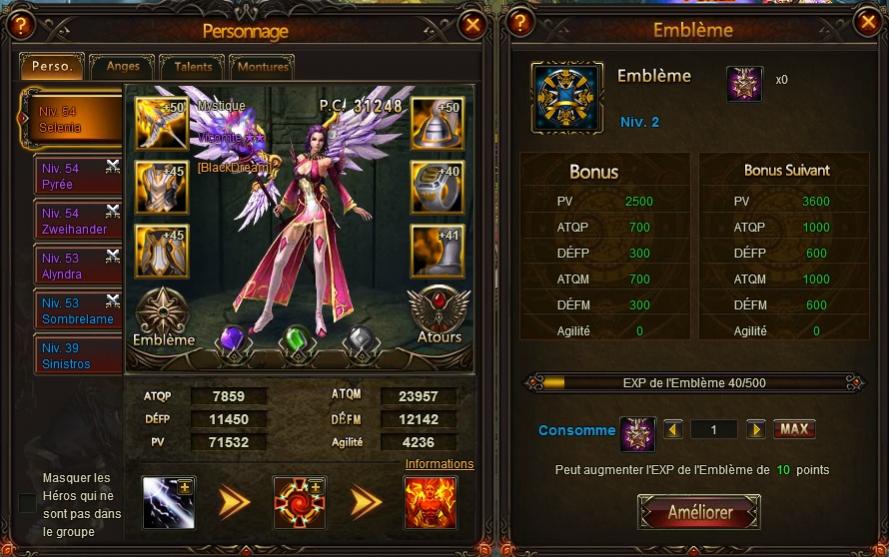Open the Informations link
889x557 pixels.
coord(439,464)
